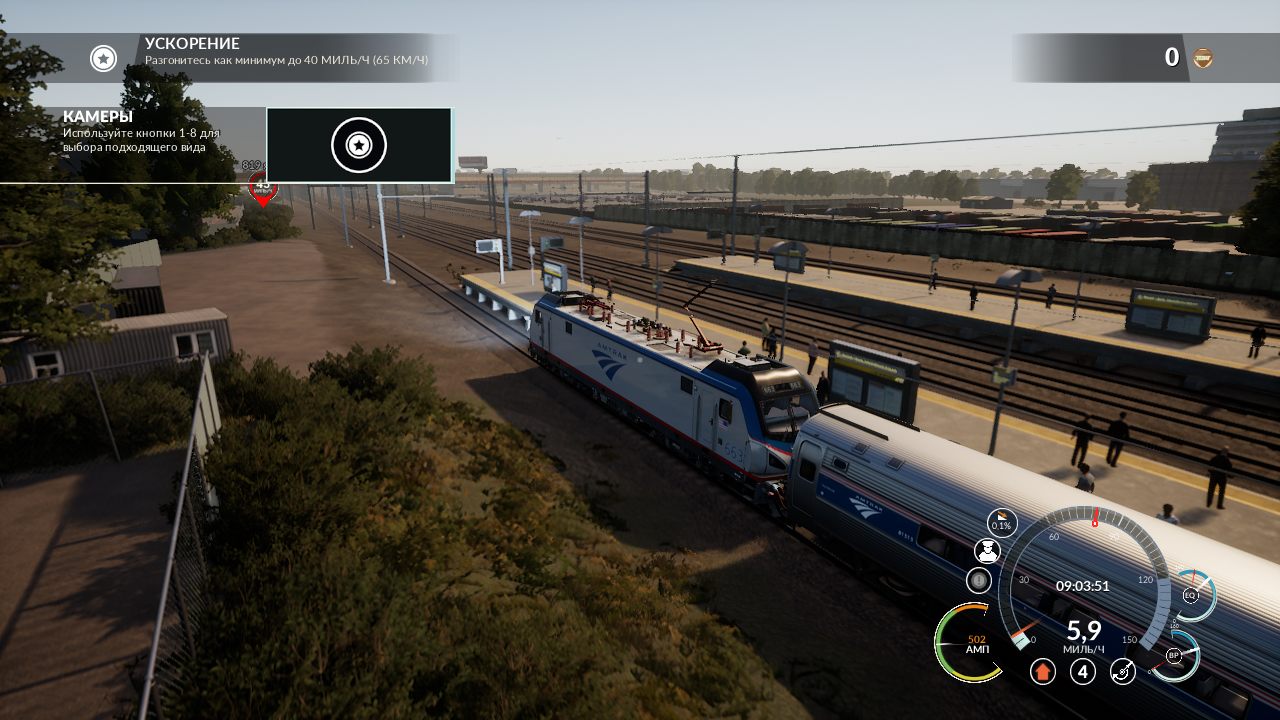Toggle the orange up-arrow direction indicator
This screenshot has width=1280, height=720.
click(1043, 671)
